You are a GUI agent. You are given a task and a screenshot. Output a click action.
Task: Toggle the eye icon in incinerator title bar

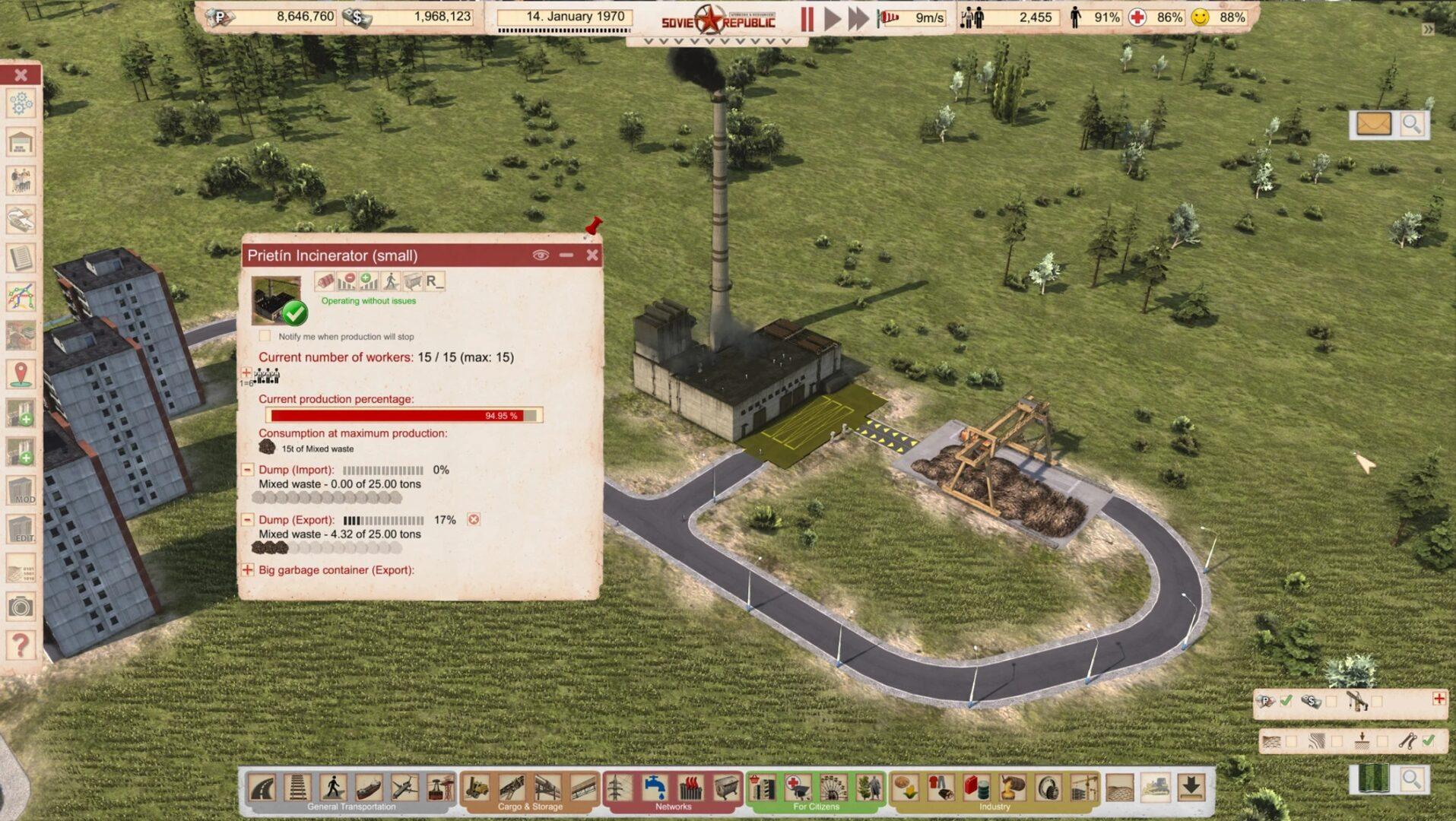541,255
